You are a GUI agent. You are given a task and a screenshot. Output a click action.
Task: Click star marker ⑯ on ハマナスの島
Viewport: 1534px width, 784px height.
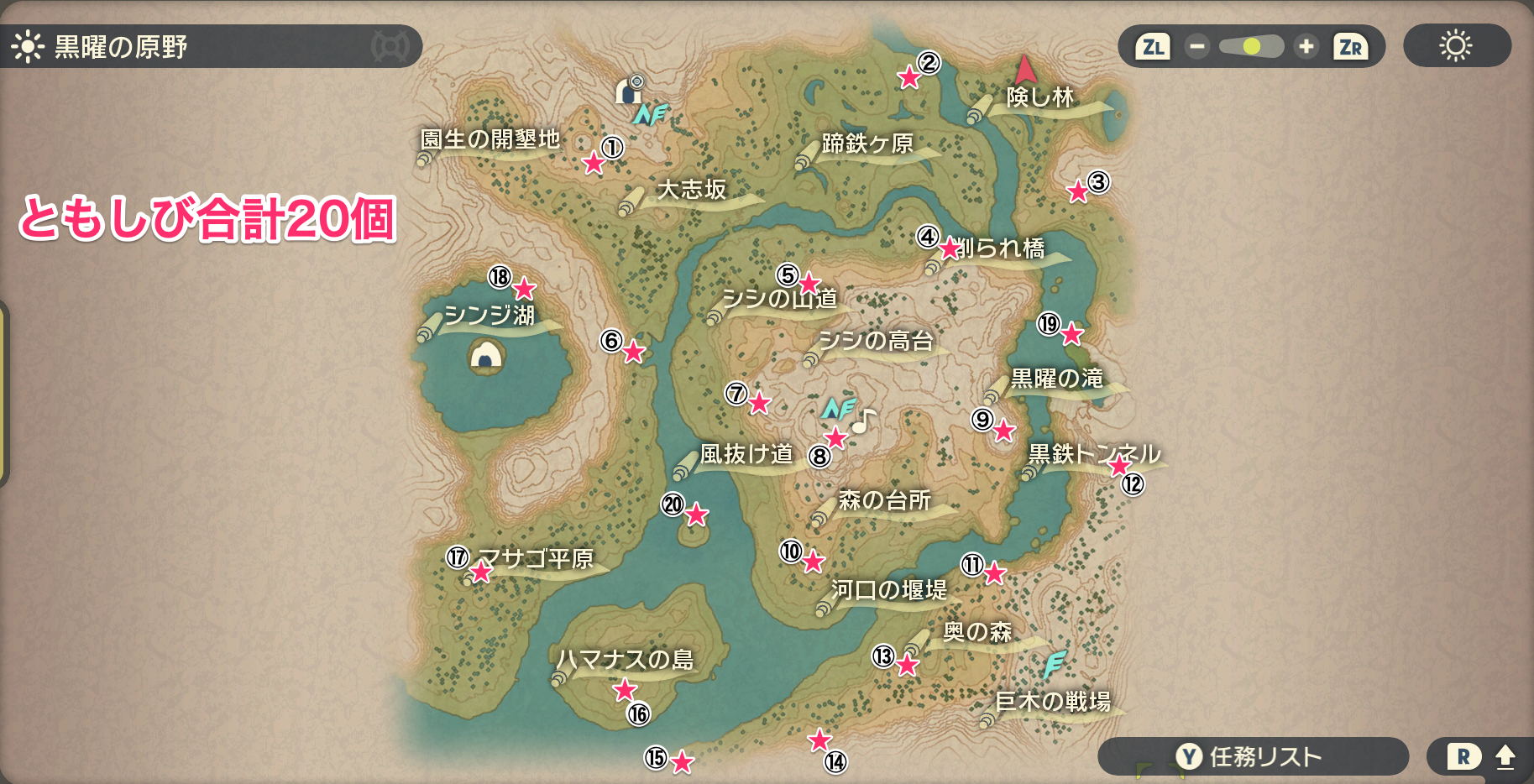[625, 690]
